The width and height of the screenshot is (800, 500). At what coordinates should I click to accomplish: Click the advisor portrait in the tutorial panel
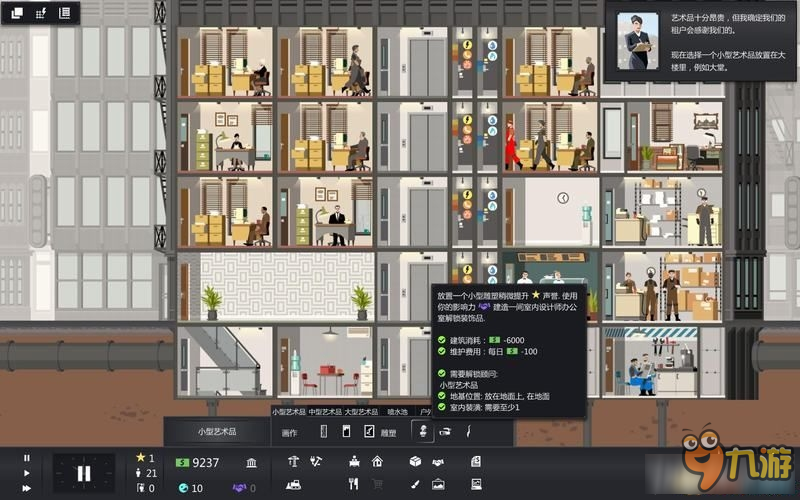click(x=637, y=40)
